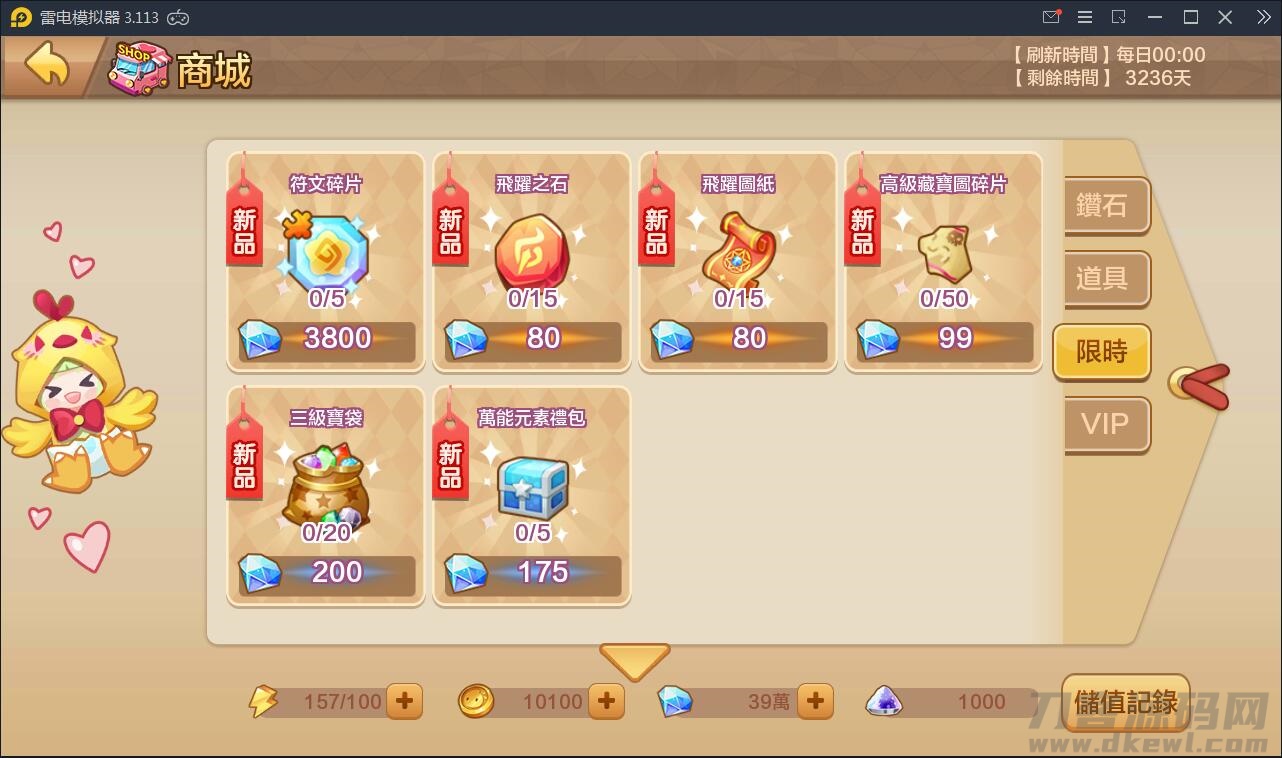Click the diamond icon showing 39萬

pos(676,701)
